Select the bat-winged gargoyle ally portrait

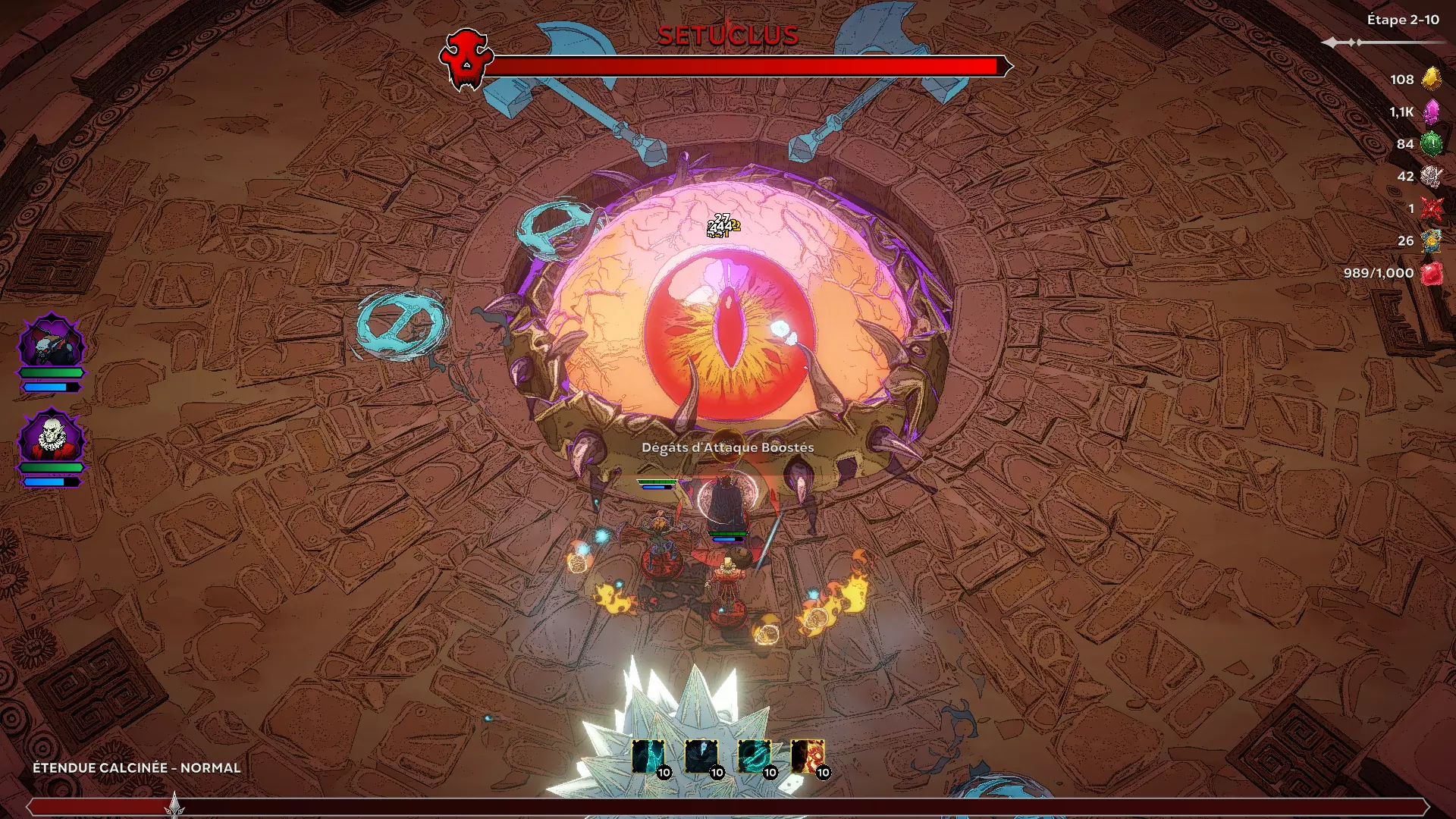pos(52,342)
